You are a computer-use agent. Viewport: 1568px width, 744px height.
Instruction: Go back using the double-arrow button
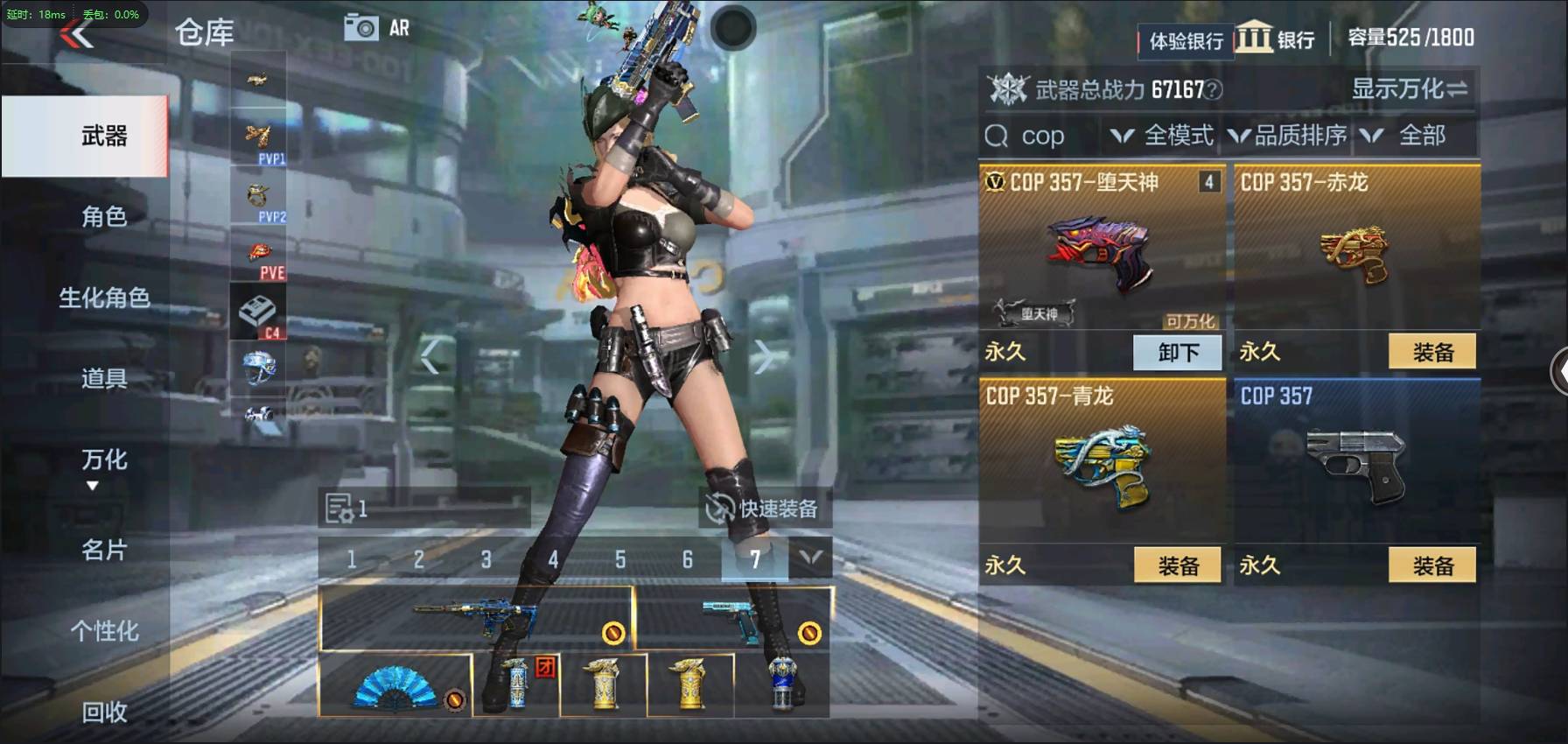tap(77, 36)
